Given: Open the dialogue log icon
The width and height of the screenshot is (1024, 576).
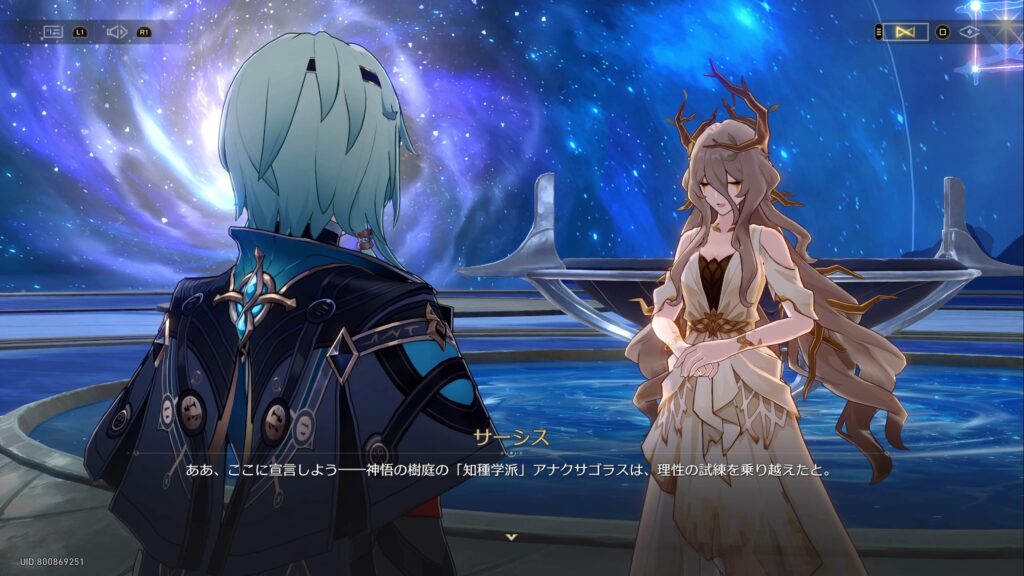Looking at the screenshot, I should pos(53,32).
